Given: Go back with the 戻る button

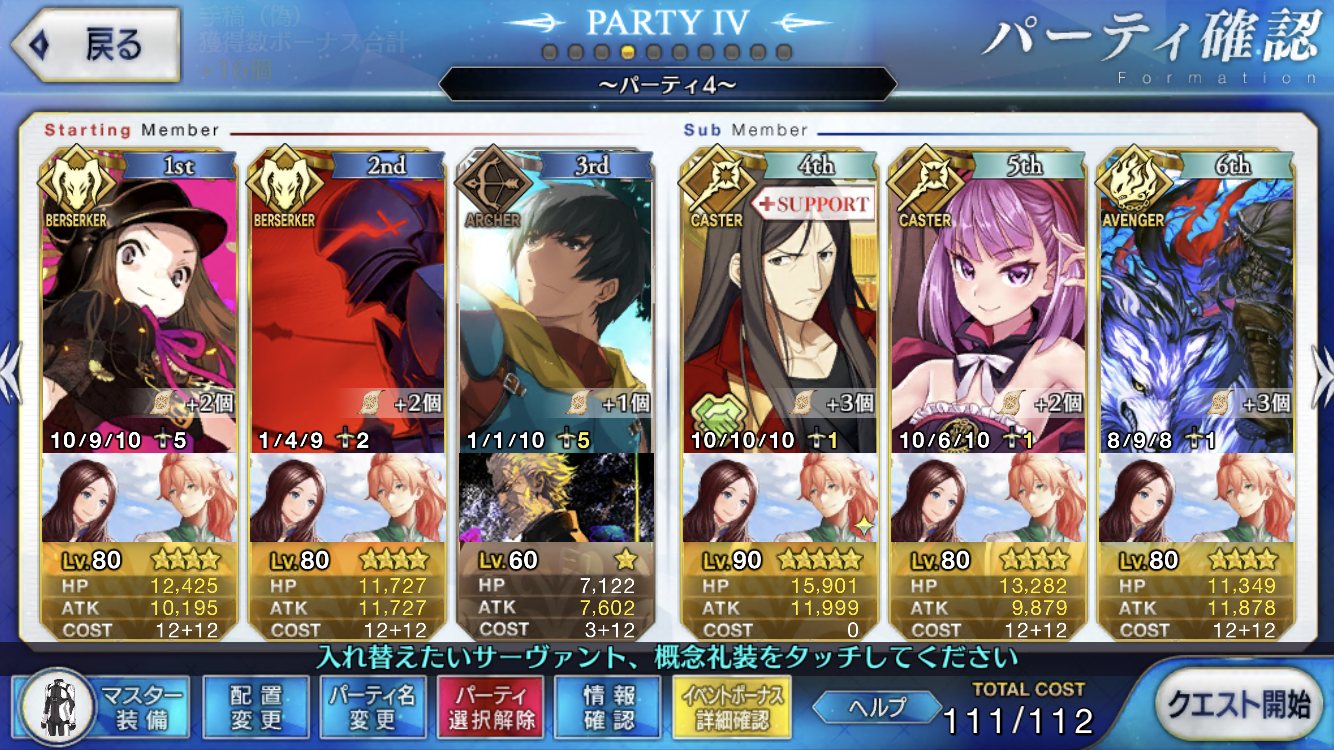Looking at the screenshot, I should (95, 45).
